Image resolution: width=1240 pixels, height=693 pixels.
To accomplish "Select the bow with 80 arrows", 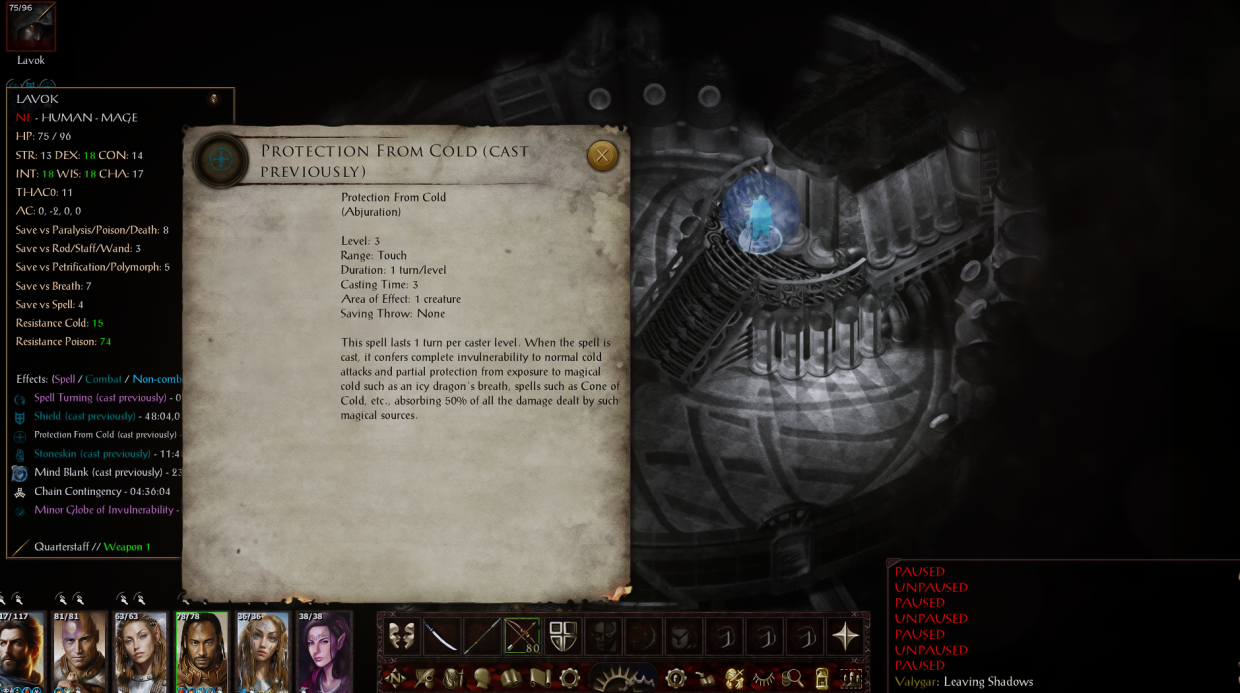I will (522, 636).
